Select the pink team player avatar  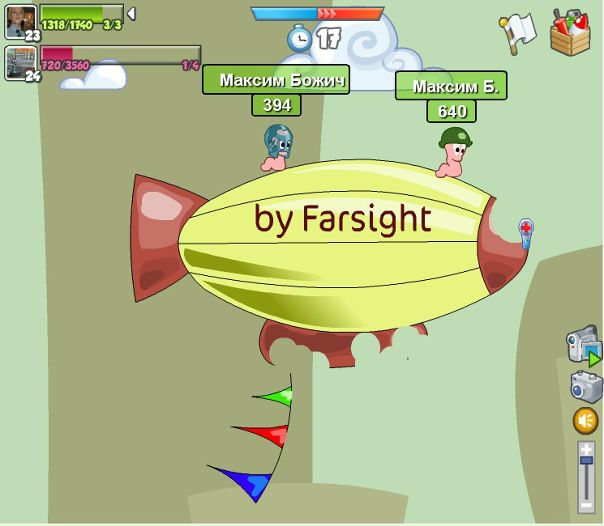(20, 61)
